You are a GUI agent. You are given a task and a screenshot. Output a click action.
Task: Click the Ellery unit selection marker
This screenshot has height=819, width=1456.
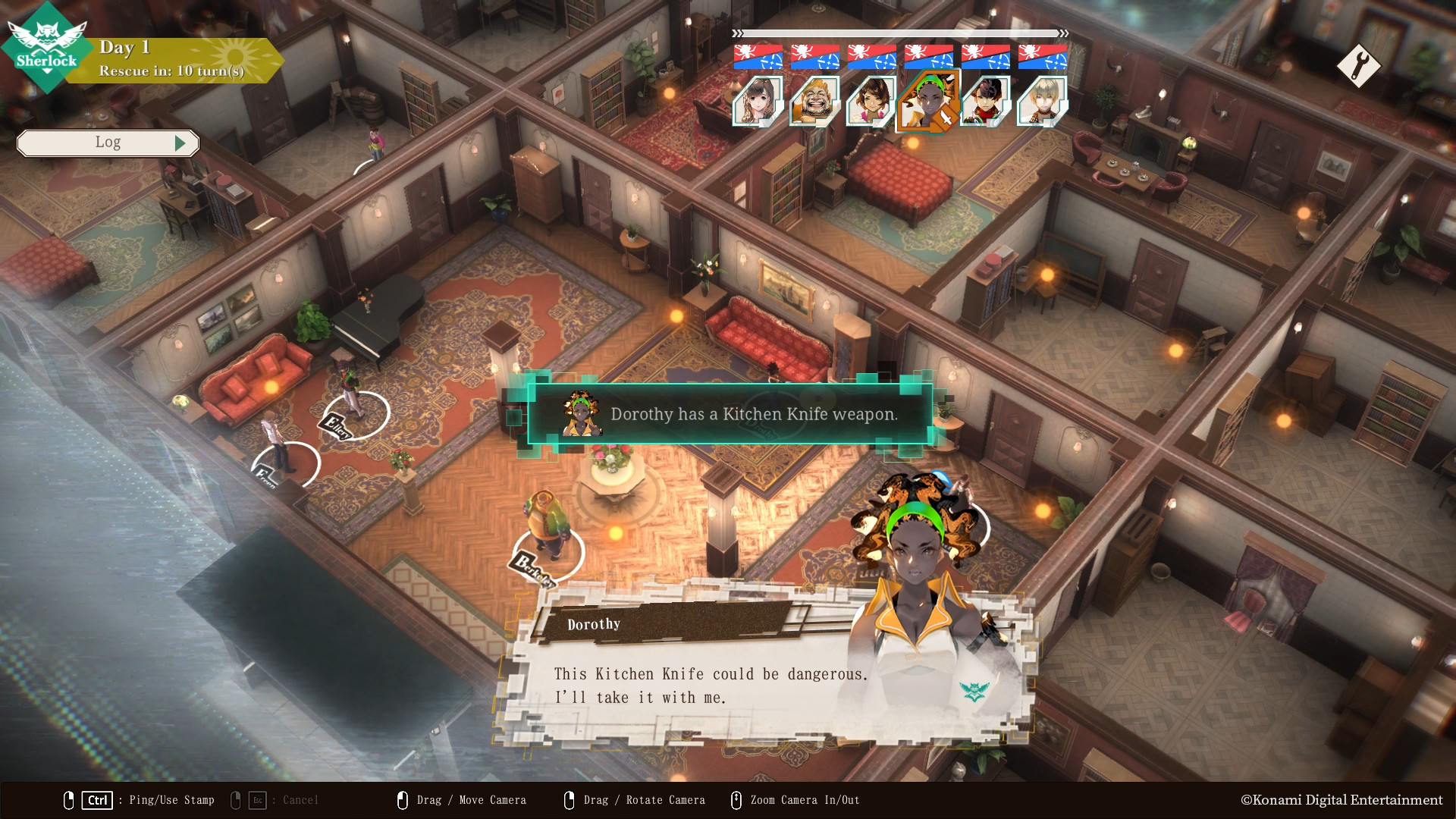pos(356,416)
